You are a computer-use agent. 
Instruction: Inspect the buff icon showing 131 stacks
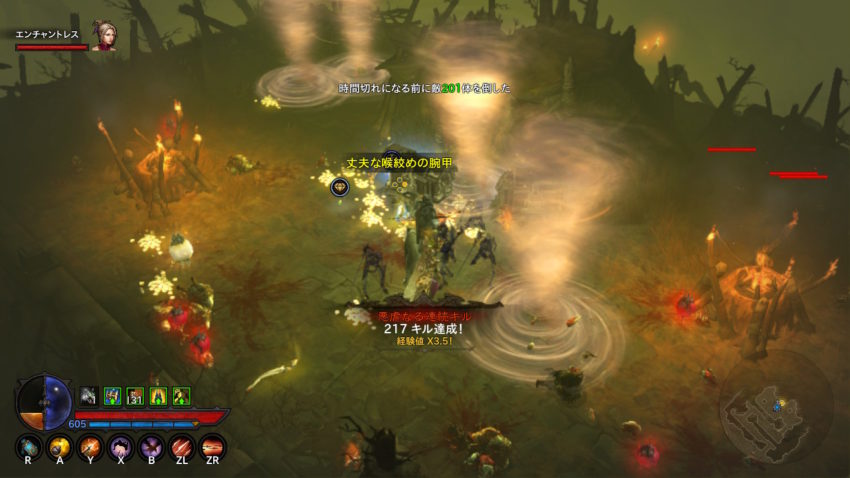point(135,396)
